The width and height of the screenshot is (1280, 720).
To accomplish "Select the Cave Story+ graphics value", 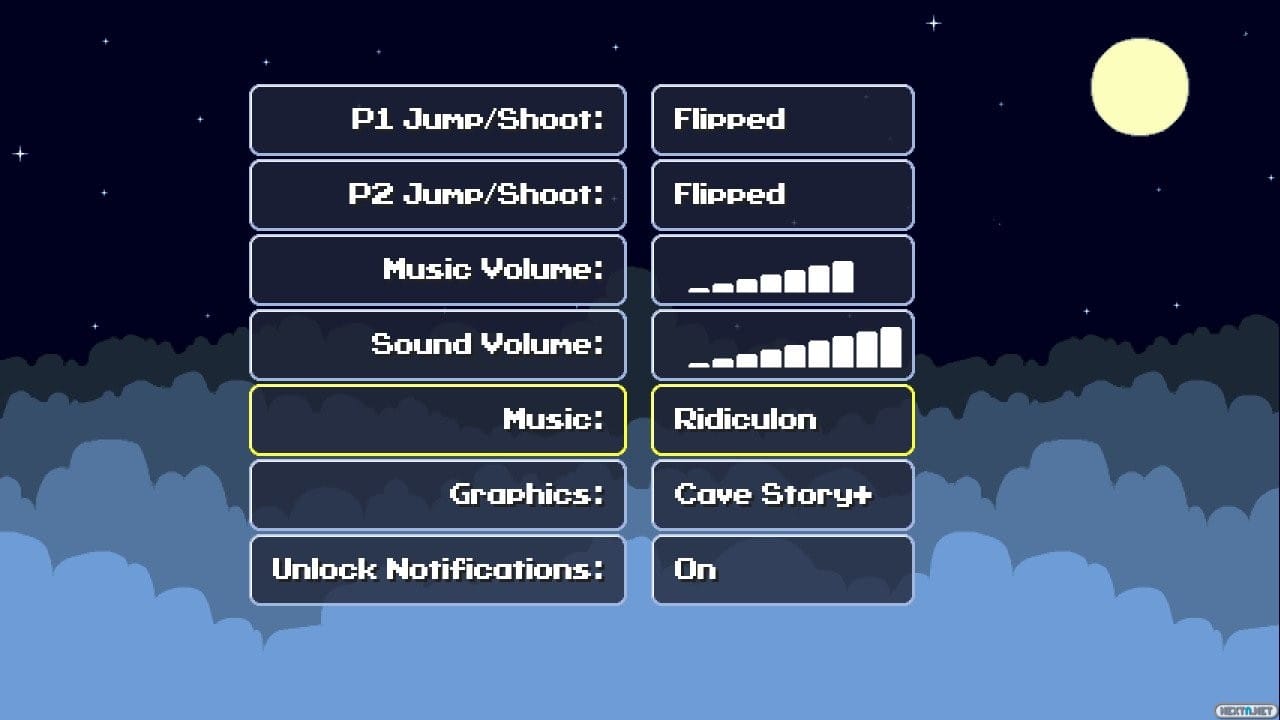I will pos(783,495).
